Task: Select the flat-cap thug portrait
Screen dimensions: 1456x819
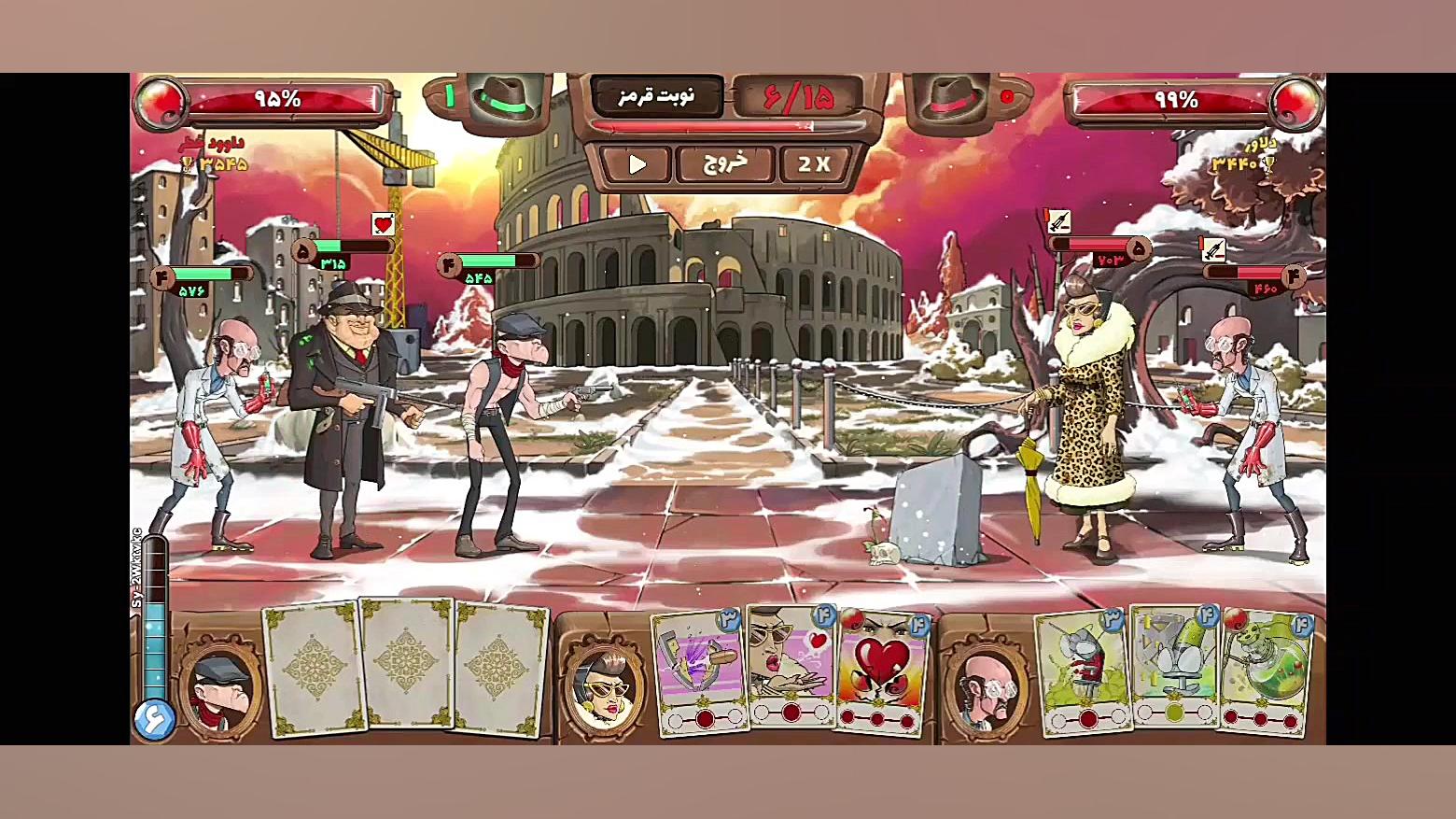Action: click(220, 690)
